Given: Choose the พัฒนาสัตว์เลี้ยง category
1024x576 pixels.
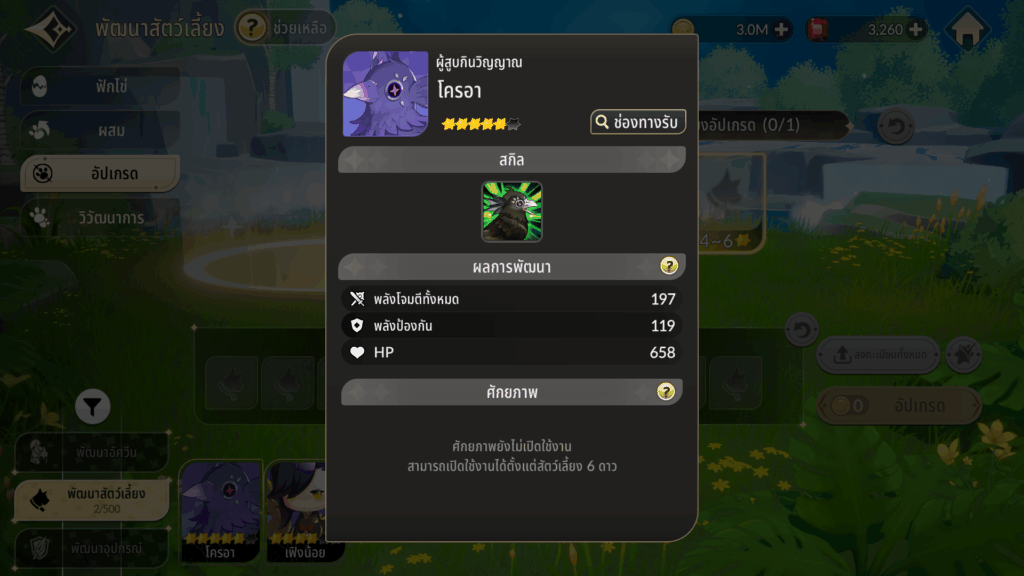Looking at the screenshot, I should [92, 498].
